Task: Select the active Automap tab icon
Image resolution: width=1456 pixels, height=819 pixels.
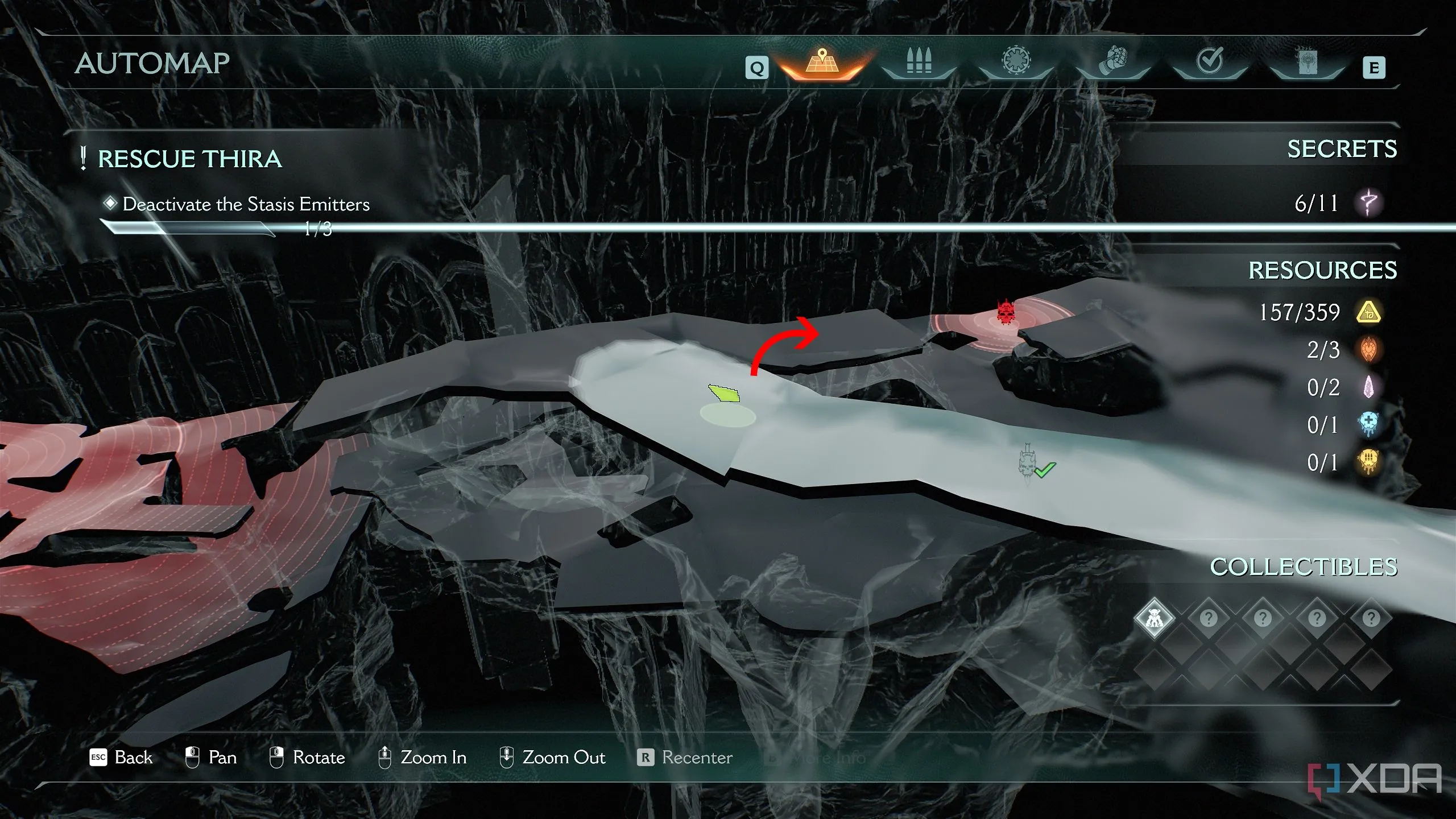Action: tap(821, 63)
